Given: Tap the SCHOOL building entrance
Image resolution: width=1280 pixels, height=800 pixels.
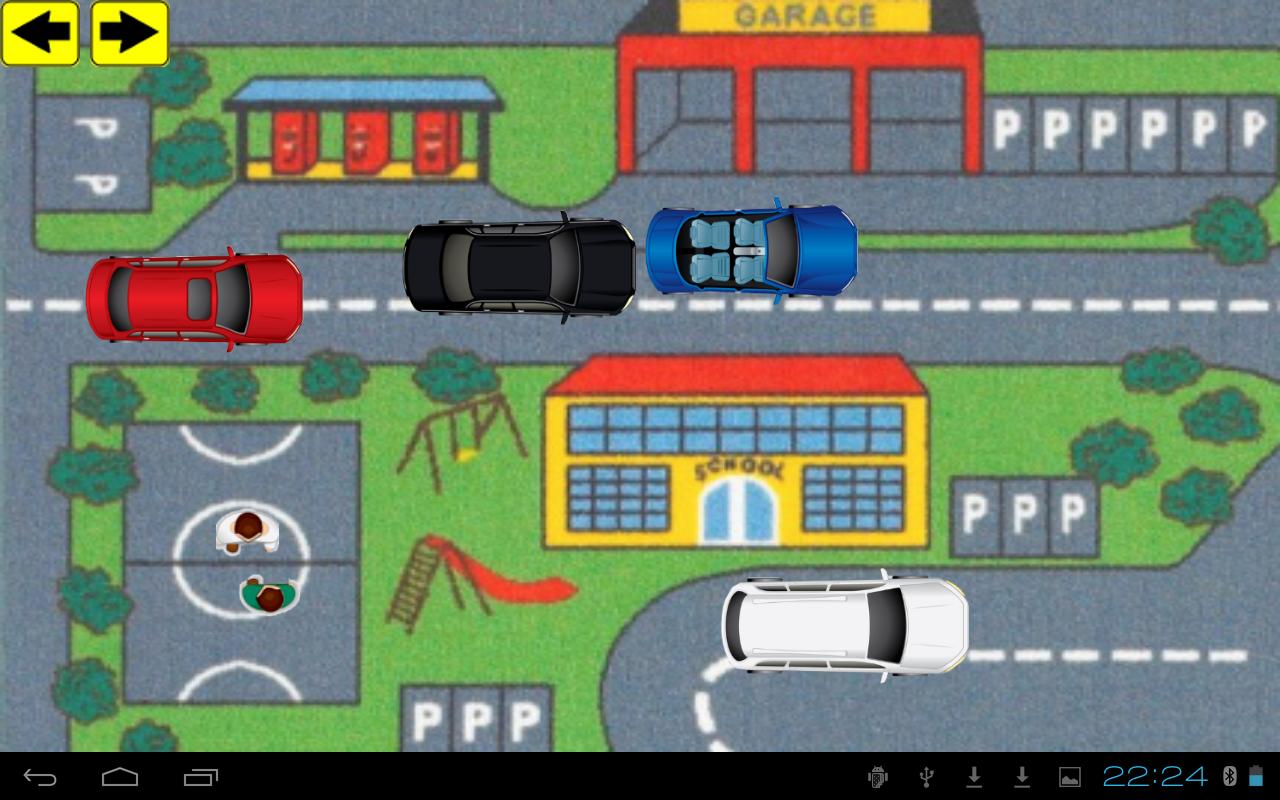Looking at the screenshot, I should tap(738, 510).
